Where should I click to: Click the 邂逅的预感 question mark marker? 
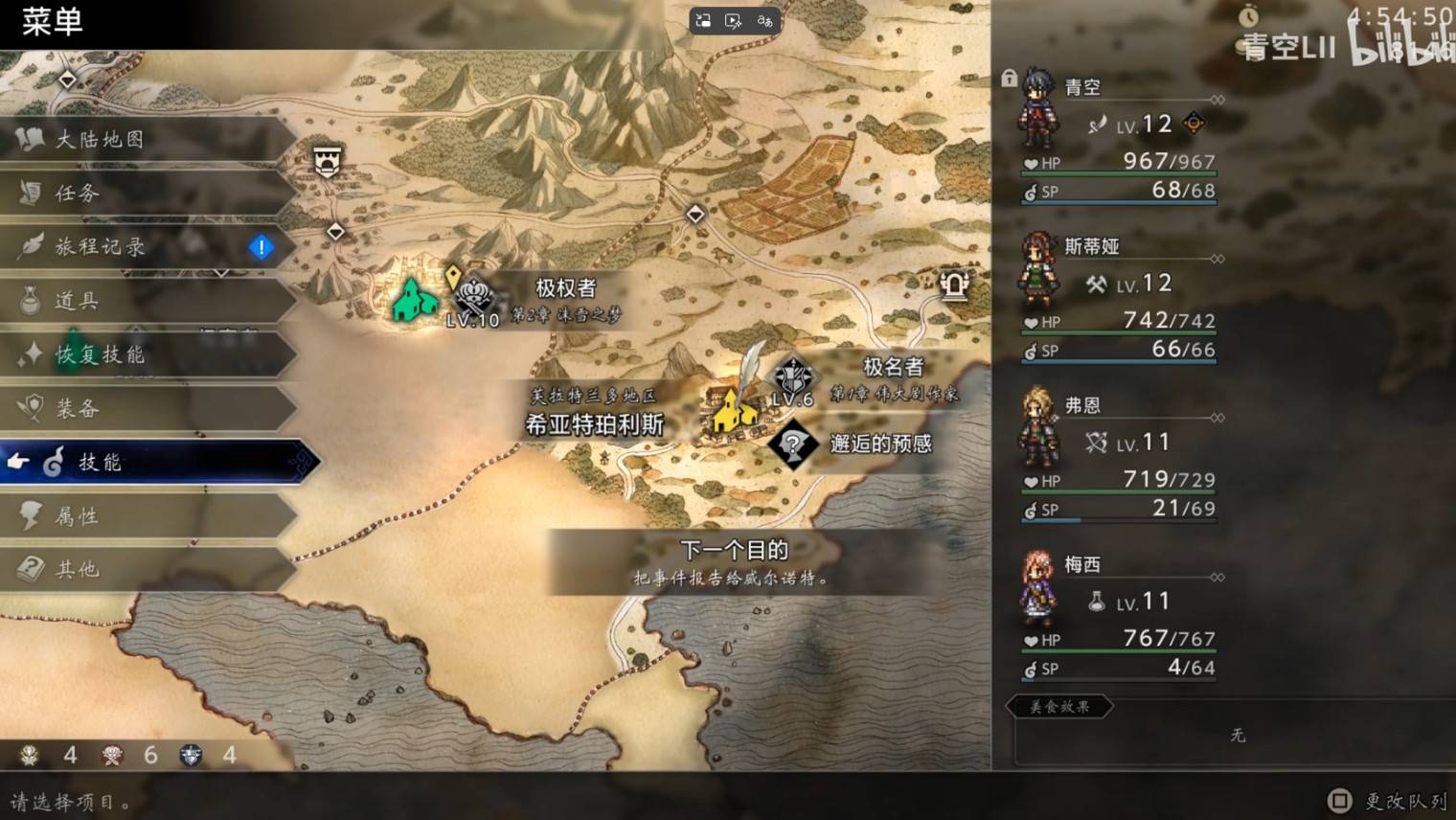(x=793, y=444)
